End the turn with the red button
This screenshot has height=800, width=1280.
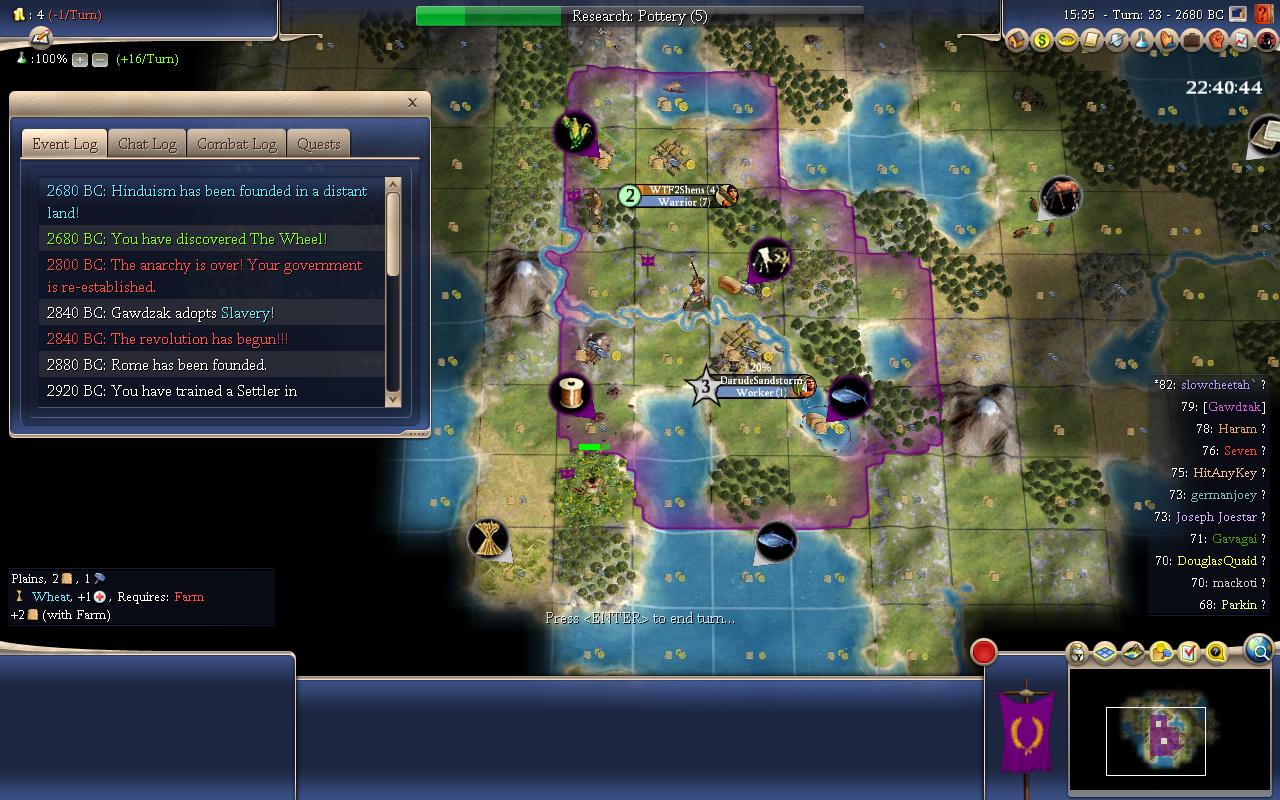pos(984,652)
